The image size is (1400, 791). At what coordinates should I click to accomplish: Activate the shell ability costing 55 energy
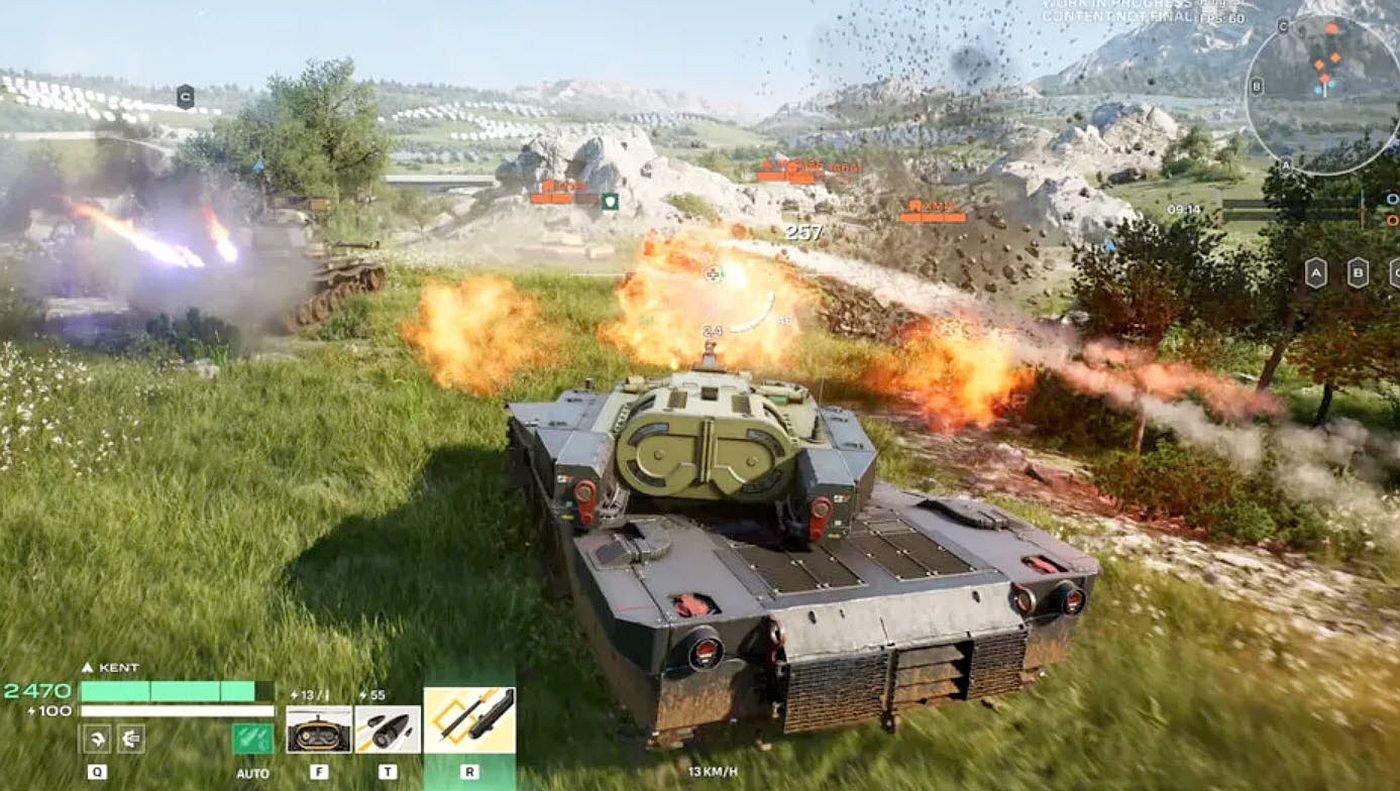click(x=387, y=730)
